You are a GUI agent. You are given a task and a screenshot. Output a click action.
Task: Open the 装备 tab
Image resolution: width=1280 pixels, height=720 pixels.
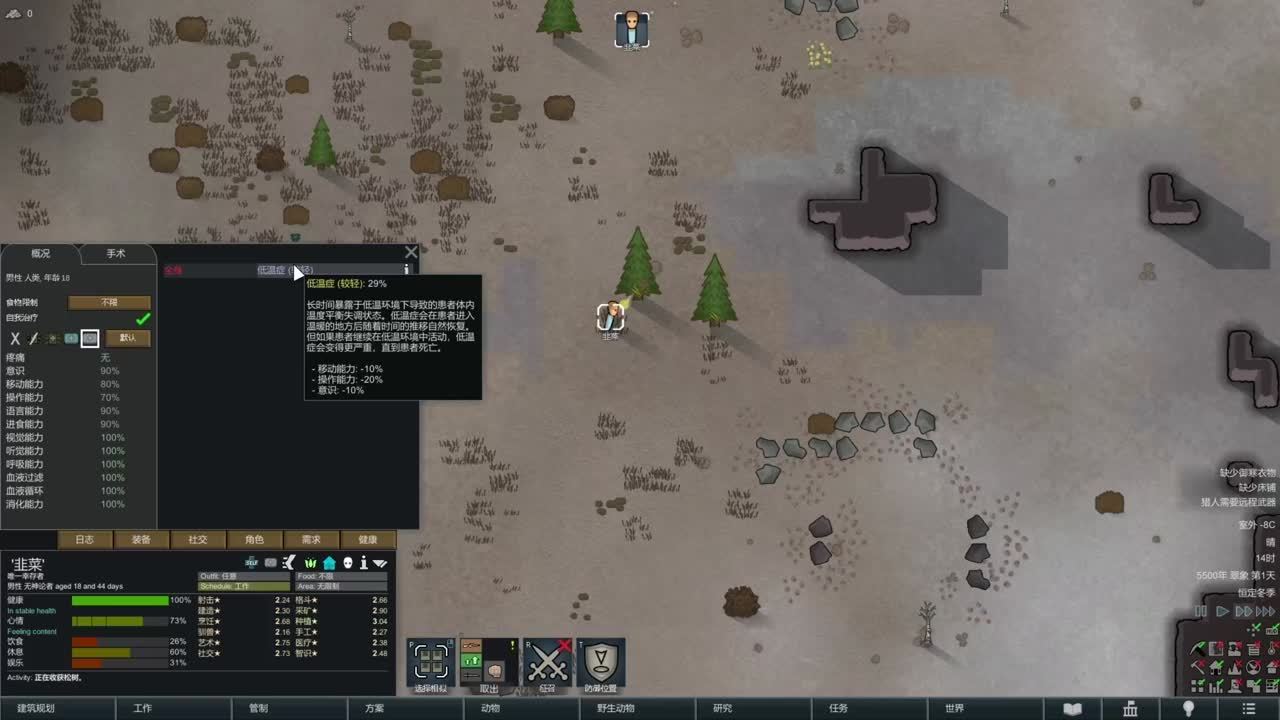(x=141, y=539)
